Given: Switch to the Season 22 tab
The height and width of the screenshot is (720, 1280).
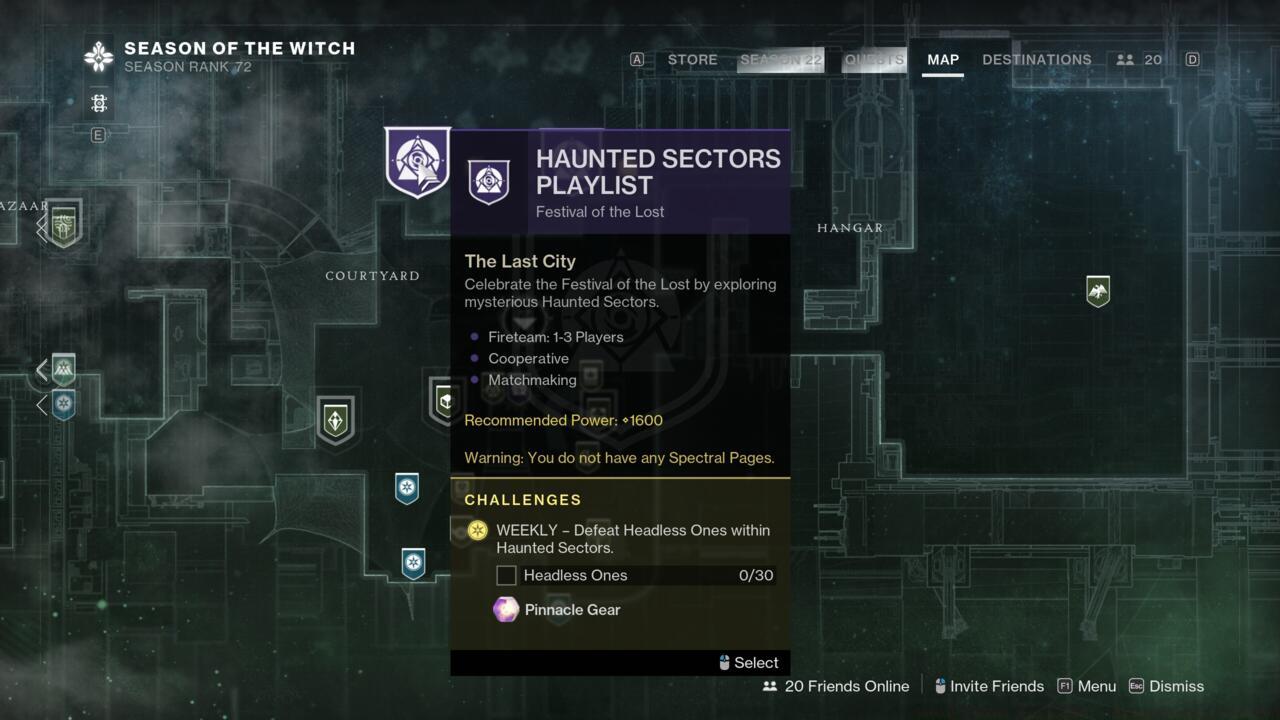Looking at the screenshot, I should (x=781, y=60).
